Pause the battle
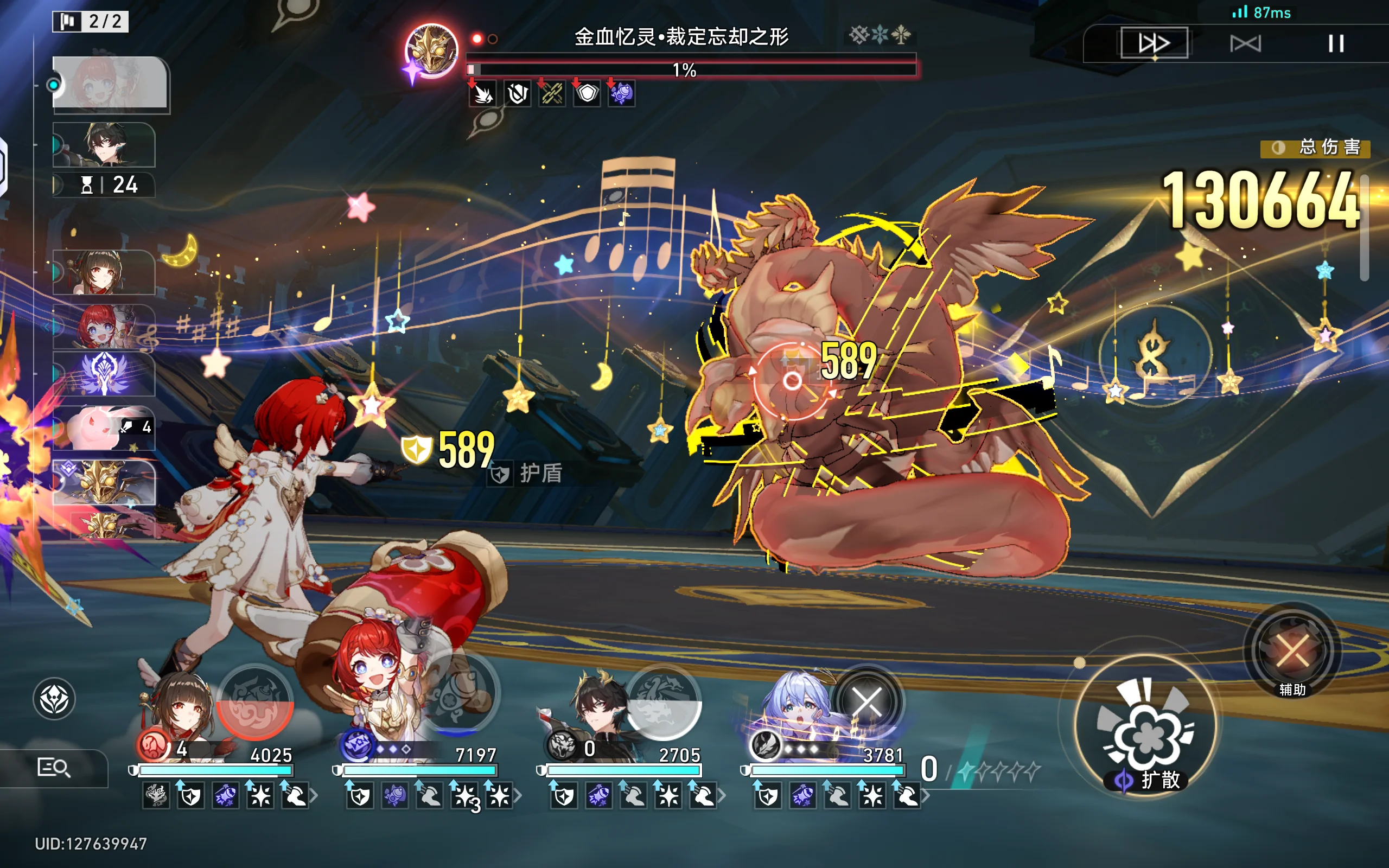This screenshot has height=868, width=1389. [x=1336, y=43]
